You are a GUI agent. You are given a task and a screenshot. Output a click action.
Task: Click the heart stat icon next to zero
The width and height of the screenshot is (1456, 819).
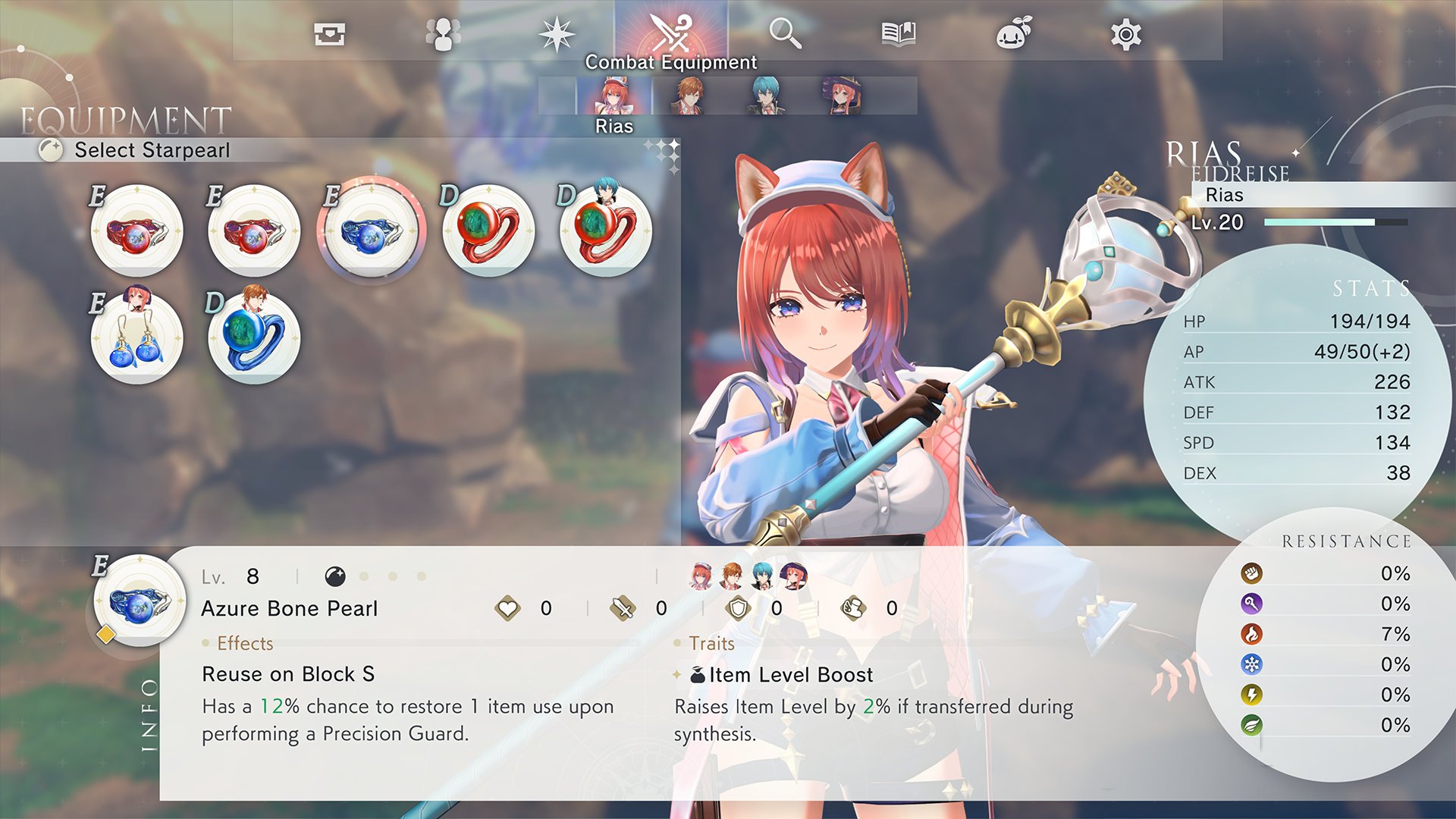tap(510, 607)
